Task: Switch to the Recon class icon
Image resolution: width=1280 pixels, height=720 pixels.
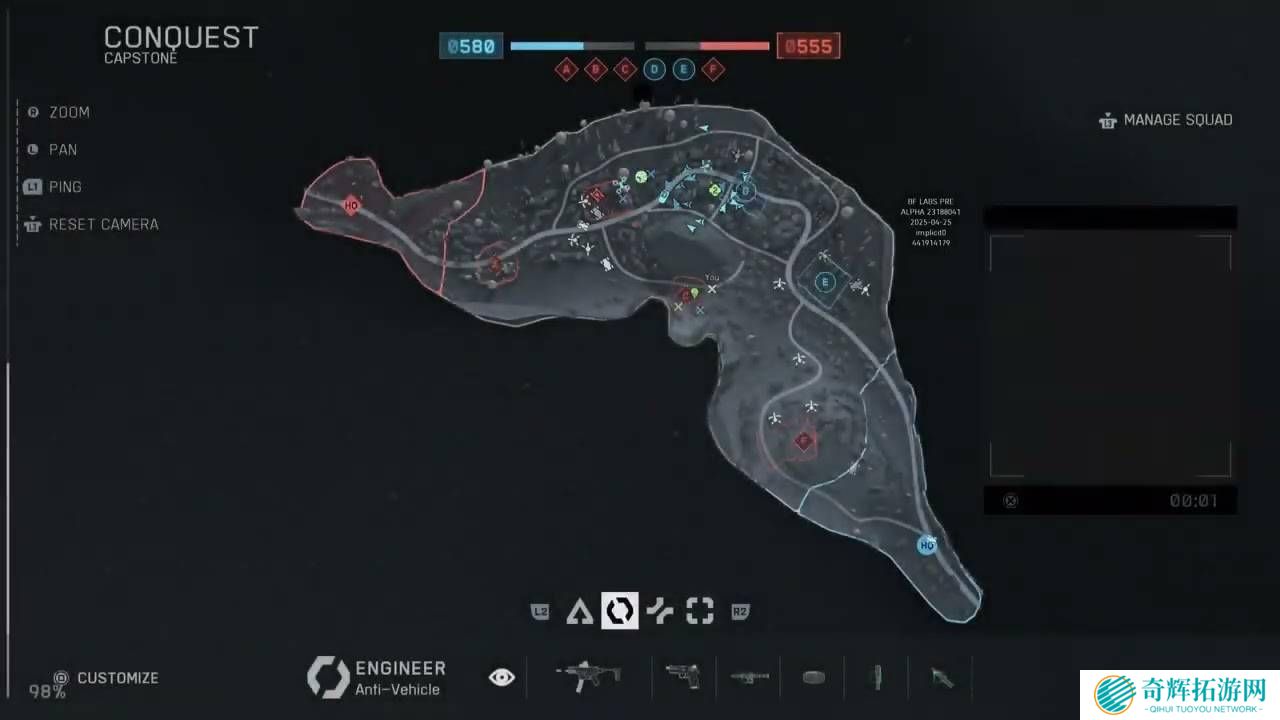Action: [x=700, y=611]
